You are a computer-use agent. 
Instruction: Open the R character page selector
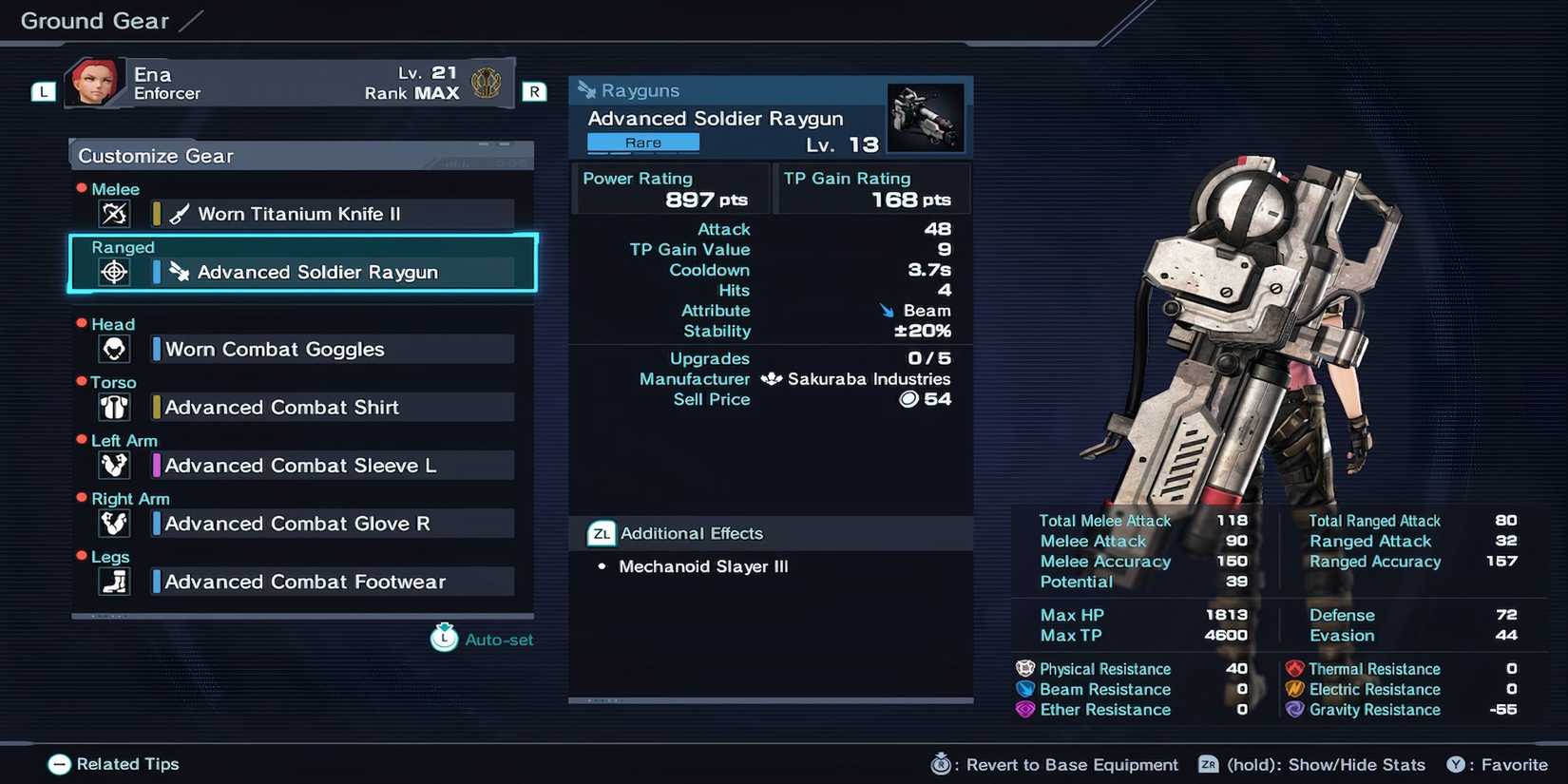coord(534,91)
